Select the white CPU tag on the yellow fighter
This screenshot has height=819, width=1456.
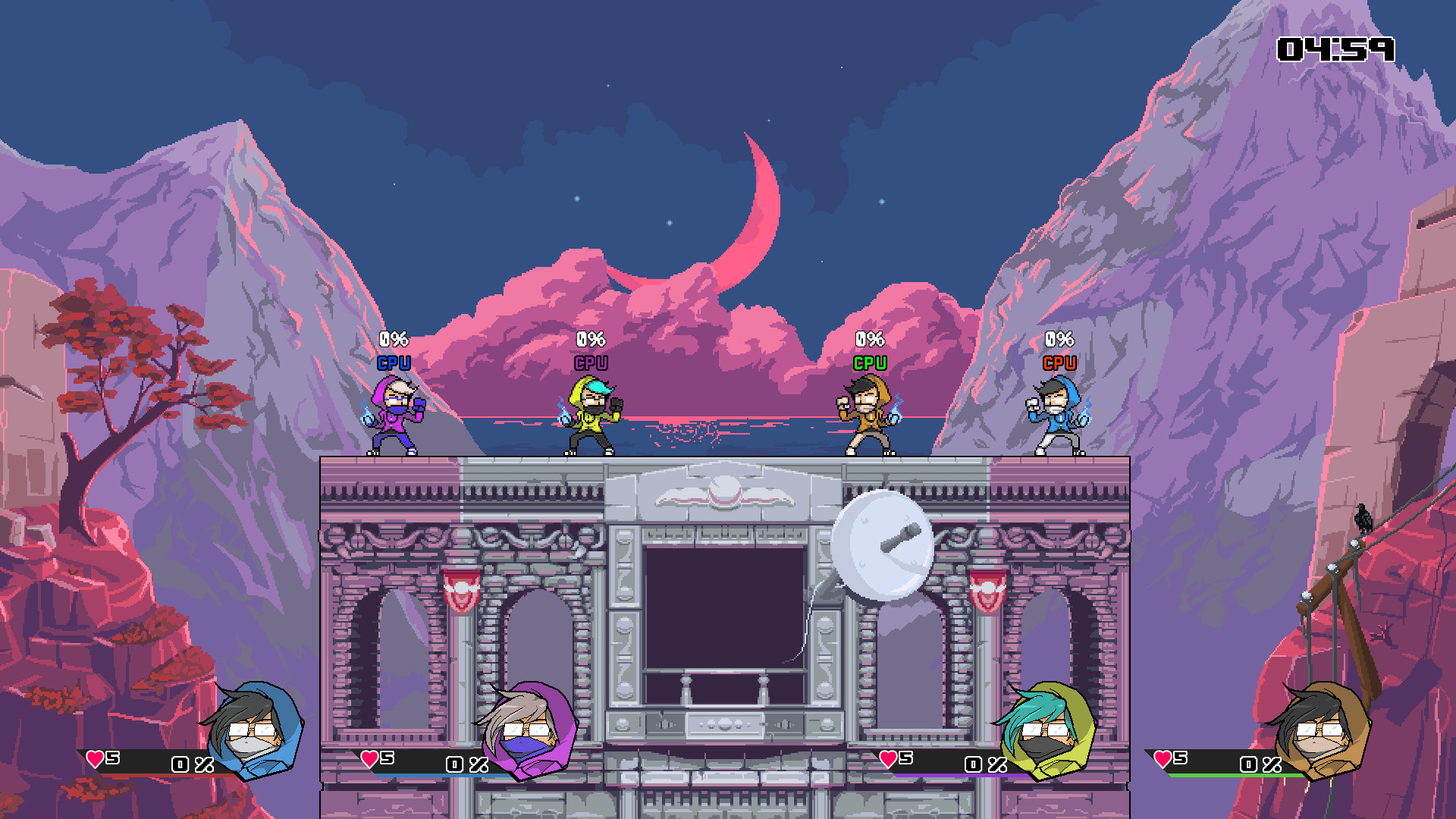[590, 362]
